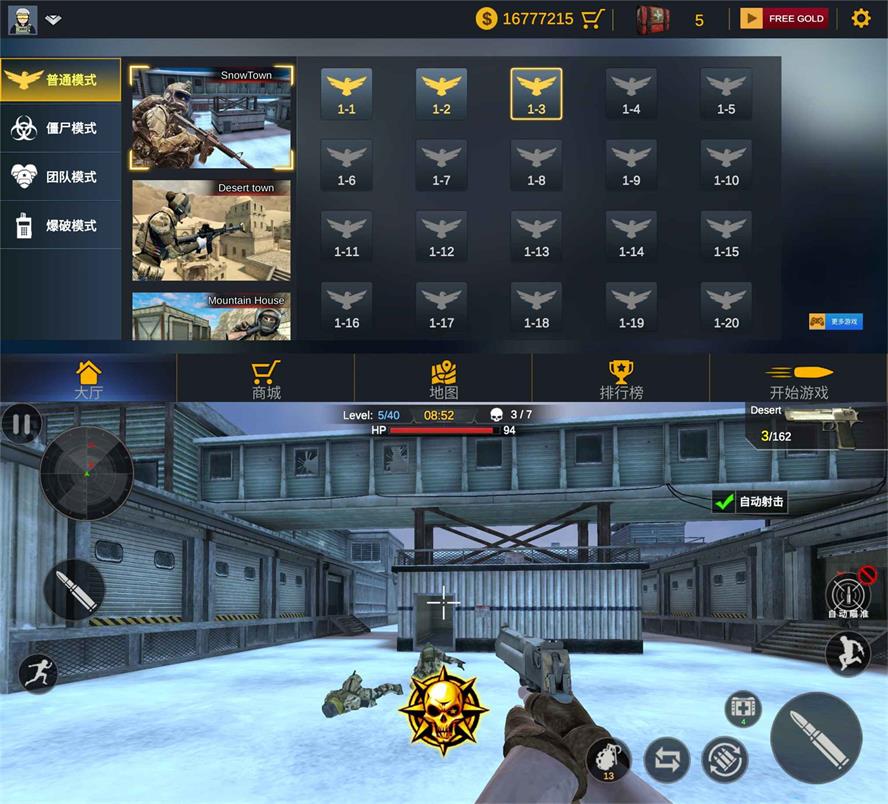Click the FREE GOLD video button

(x=784, y=18)
